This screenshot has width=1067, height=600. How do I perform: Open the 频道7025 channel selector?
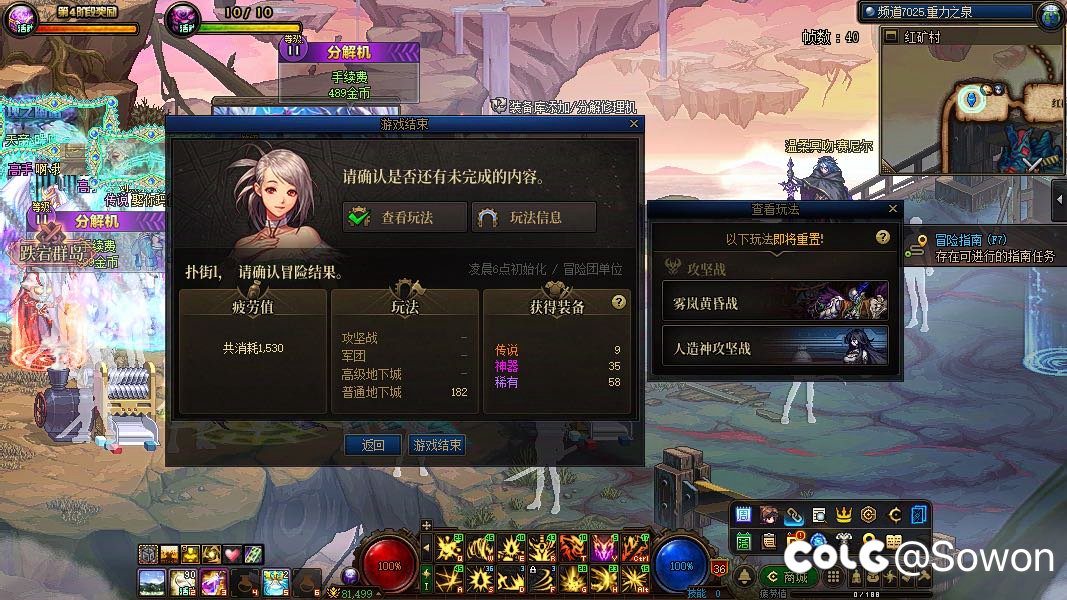point(945,12)
